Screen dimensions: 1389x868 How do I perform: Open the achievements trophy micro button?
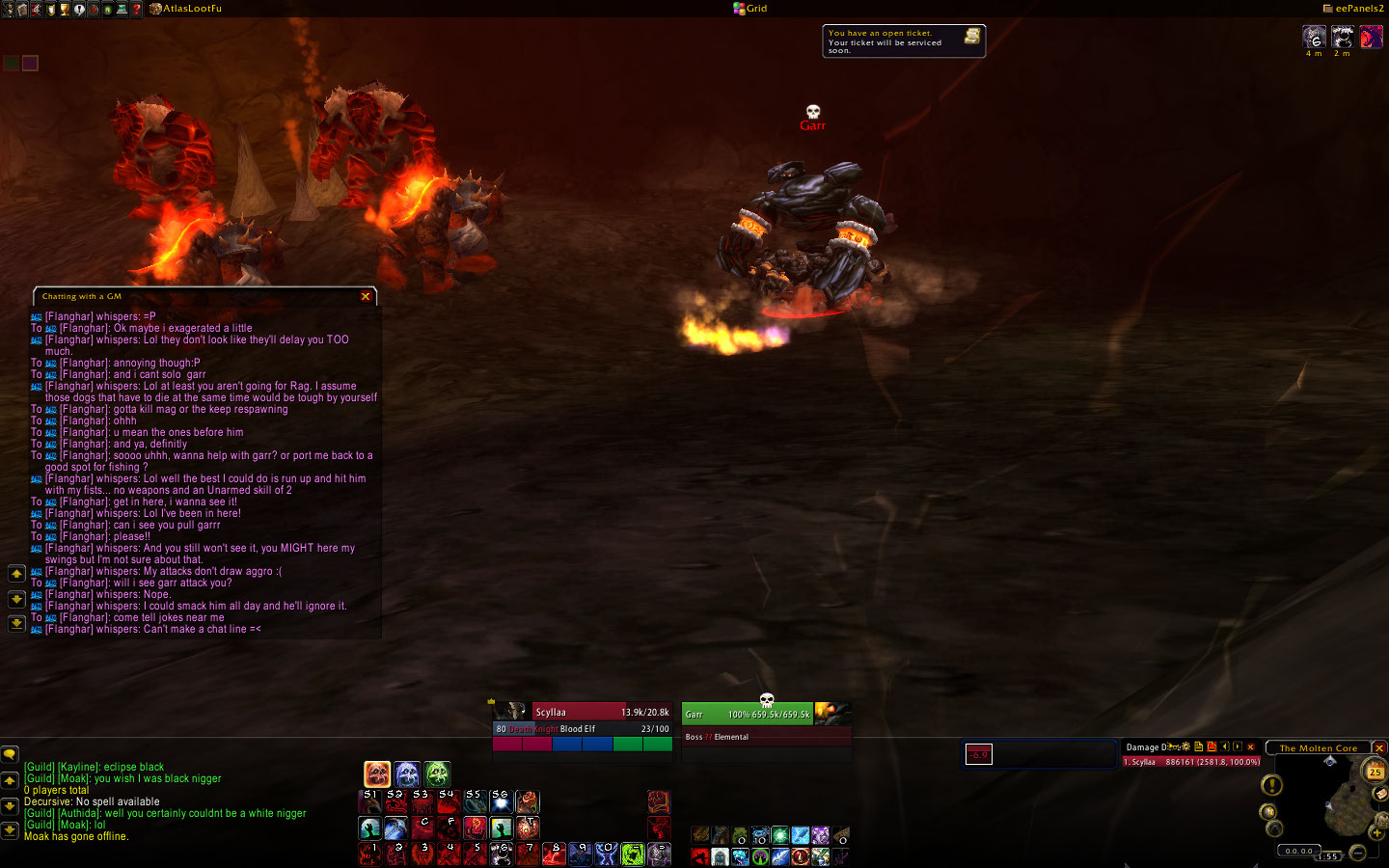pos(65,9)
